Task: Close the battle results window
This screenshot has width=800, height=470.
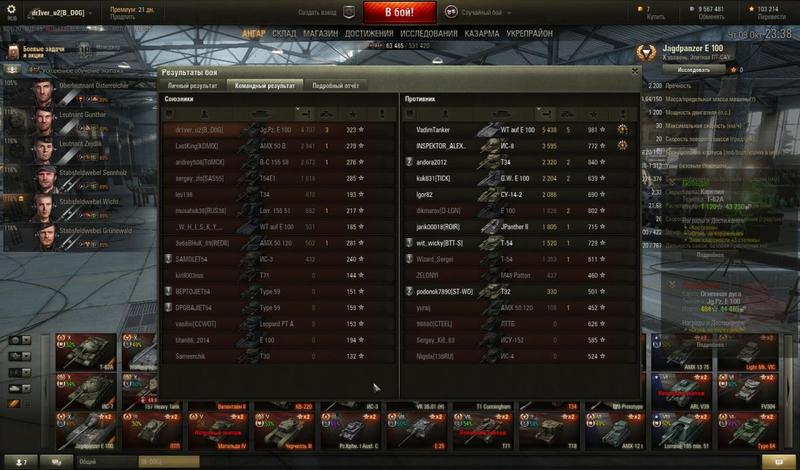Action: (634, 72)
